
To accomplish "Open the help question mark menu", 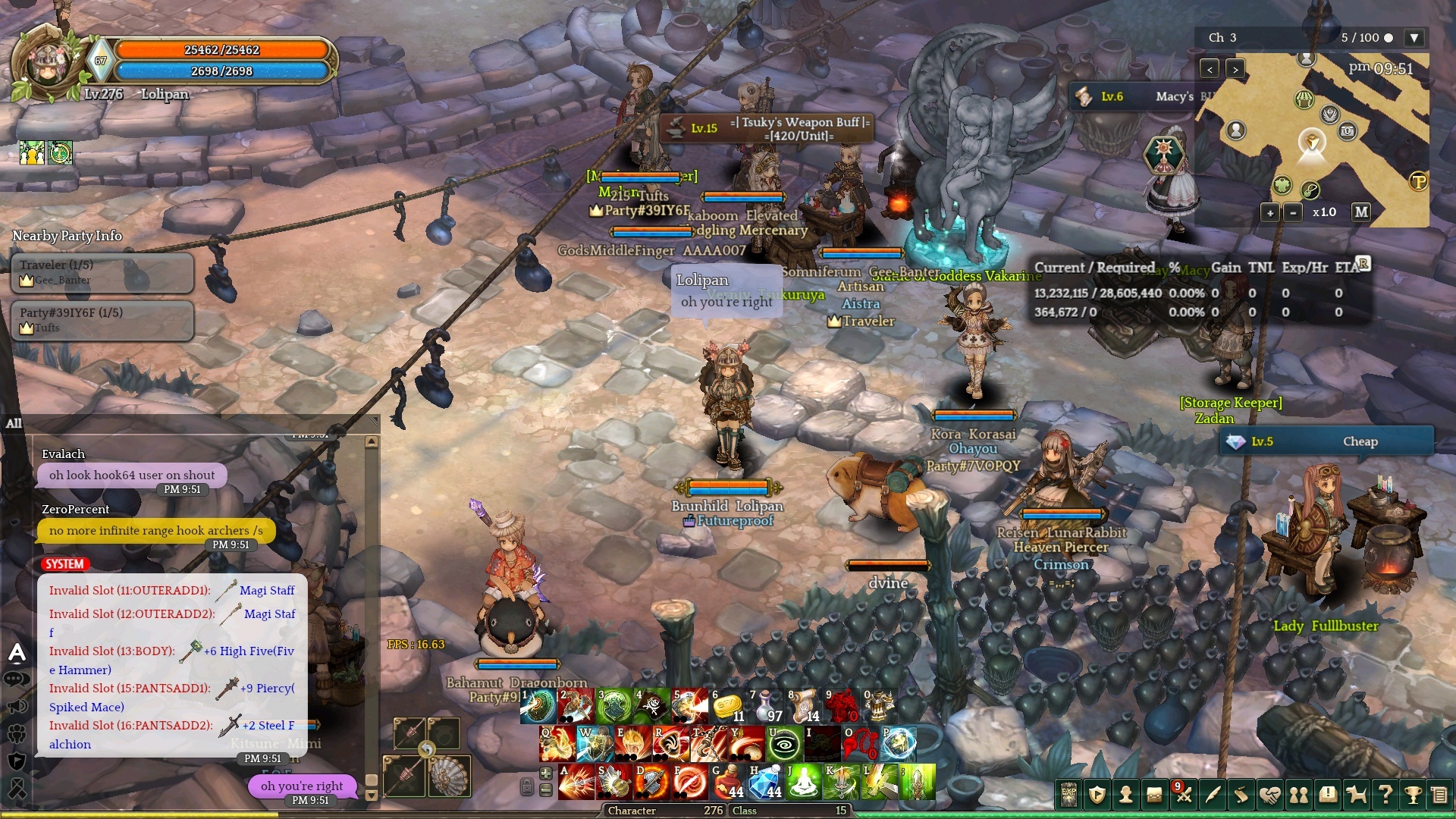I will 1385,795.
